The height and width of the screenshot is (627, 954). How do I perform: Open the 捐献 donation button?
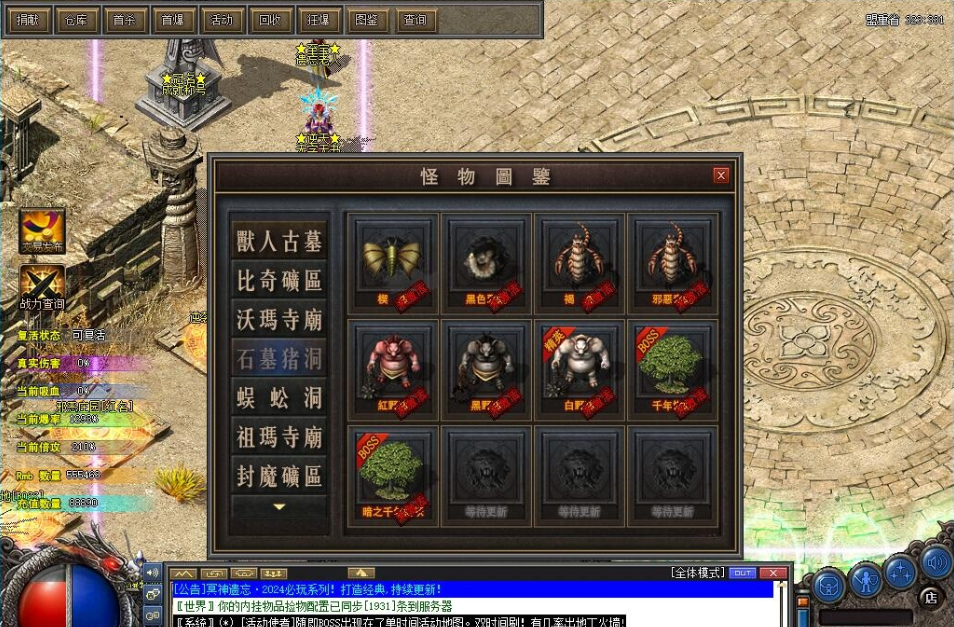(x=27, y=19)
